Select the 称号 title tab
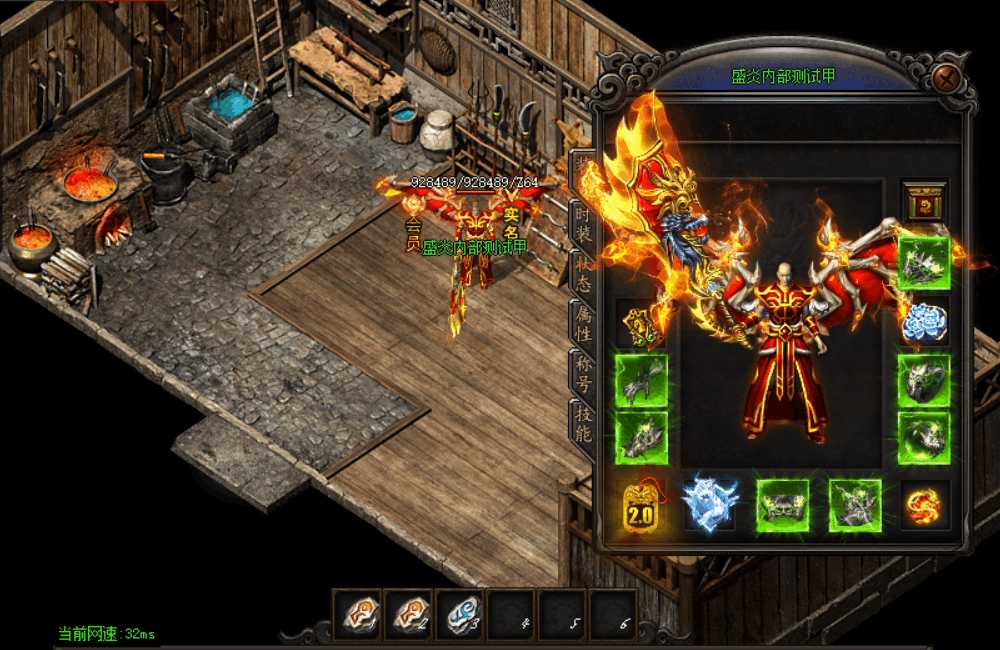The image size is (1000, 650). 581,373
